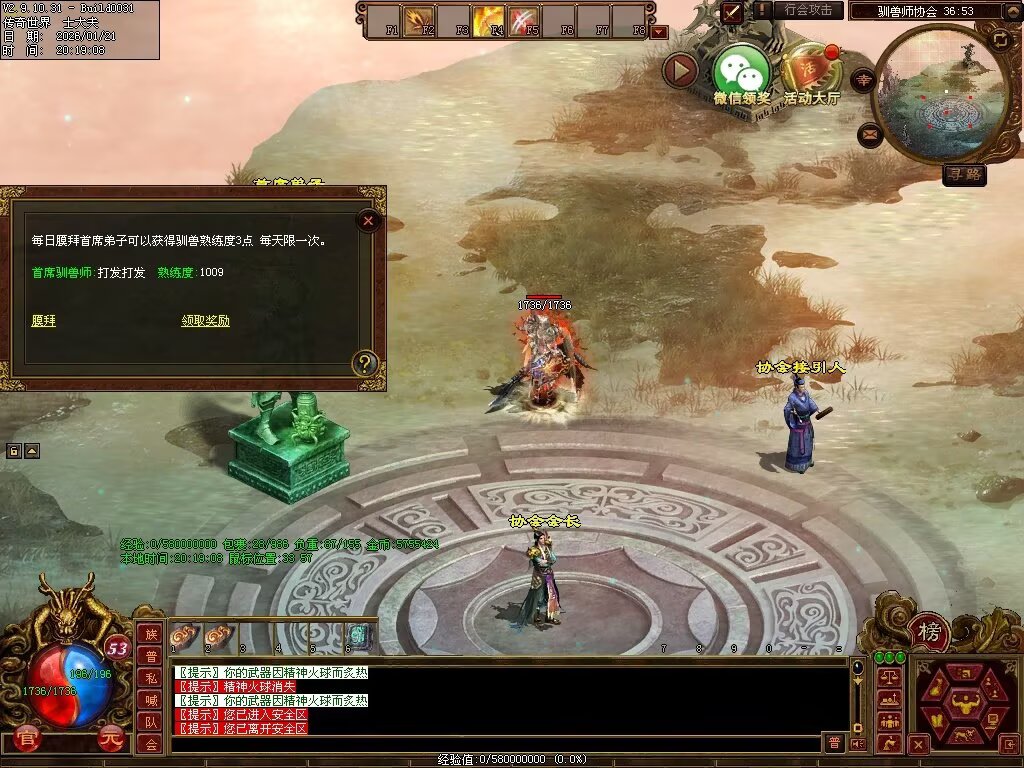Switch chat to the 私 private channel

click(150, 678)
